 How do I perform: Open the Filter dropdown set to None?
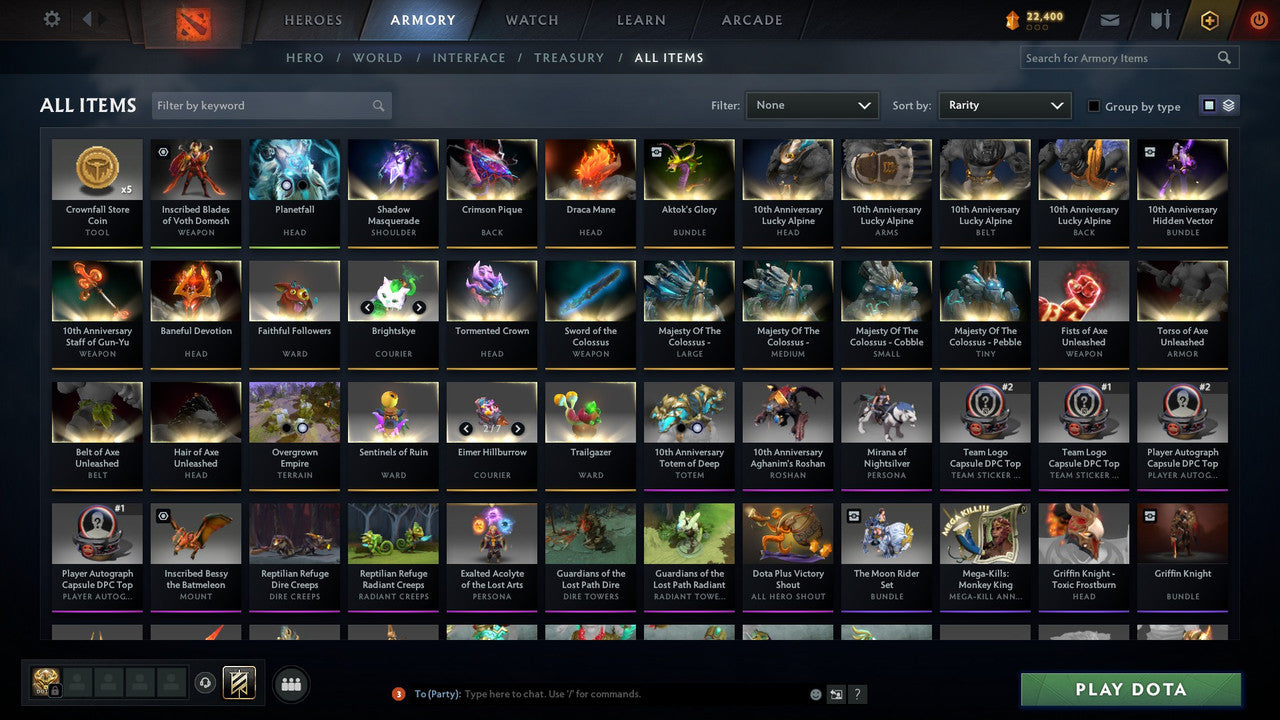(x=812, y=105)
